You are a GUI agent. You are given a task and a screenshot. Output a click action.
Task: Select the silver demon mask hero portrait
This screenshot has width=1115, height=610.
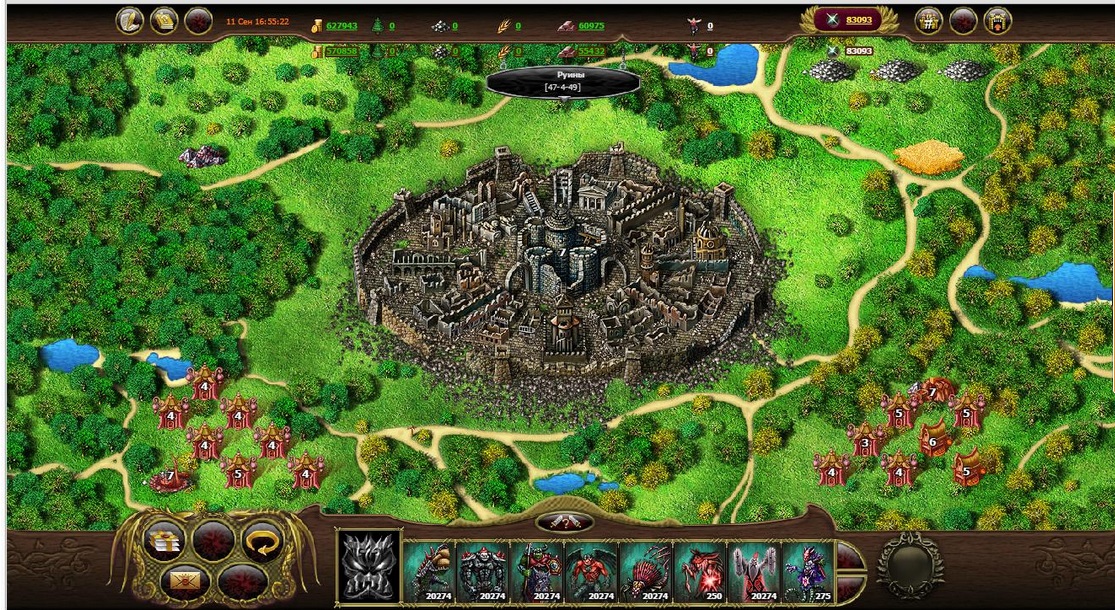coord(369,565)
